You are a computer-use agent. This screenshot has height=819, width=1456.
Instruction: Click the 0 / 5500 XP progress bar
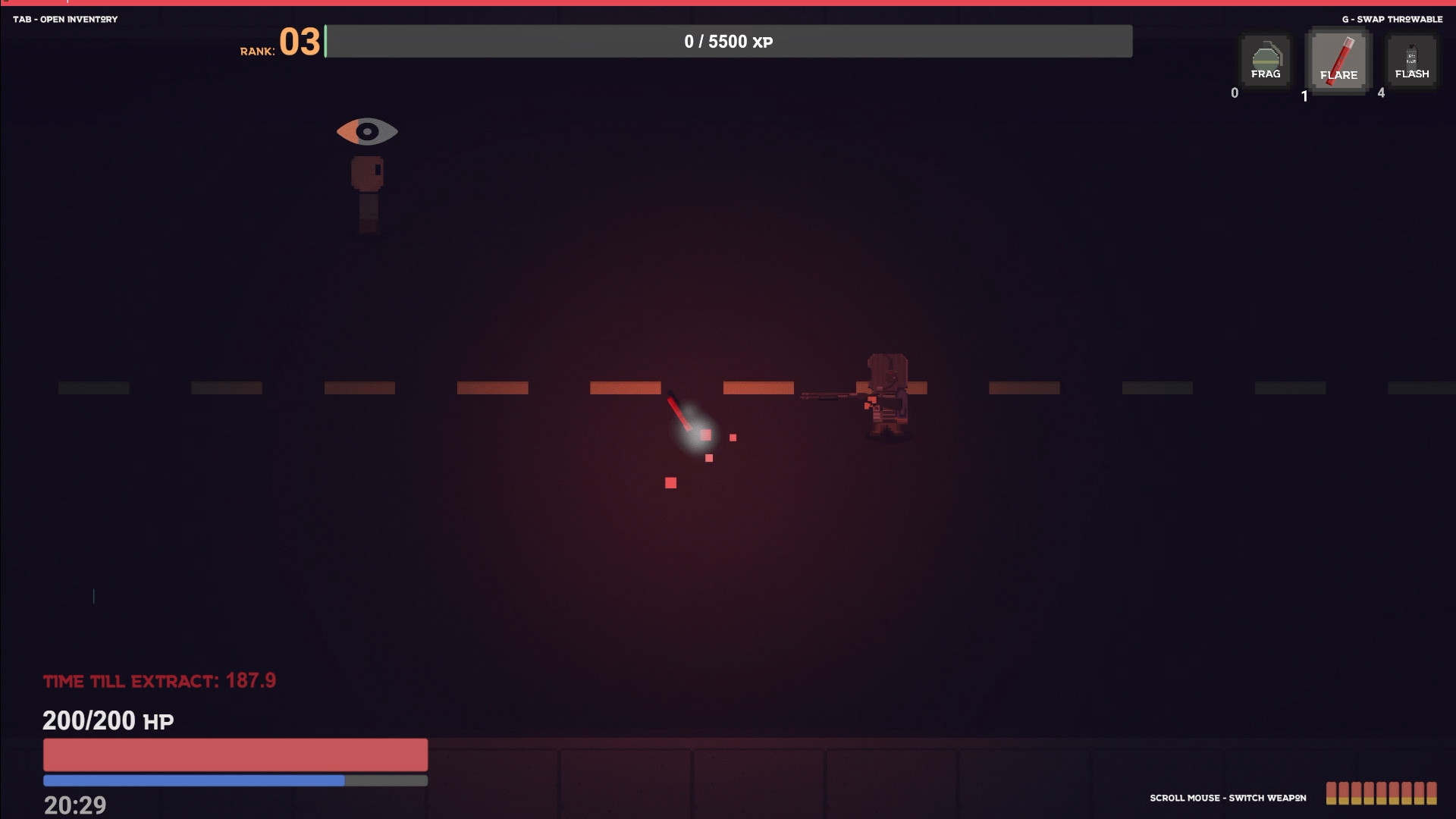728,42
